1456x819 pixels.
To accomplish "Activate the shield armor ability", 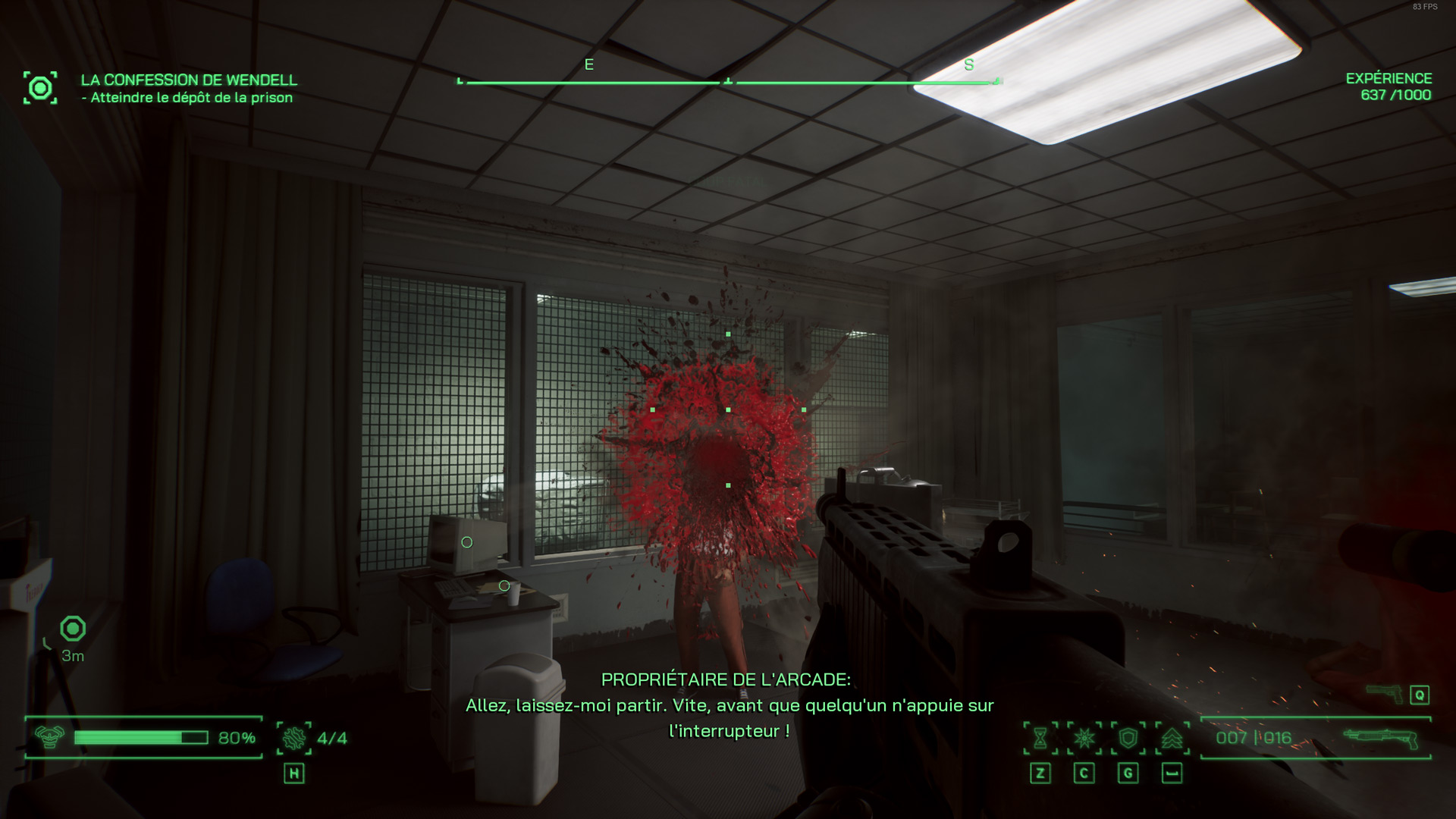I will click(1128, 738).
